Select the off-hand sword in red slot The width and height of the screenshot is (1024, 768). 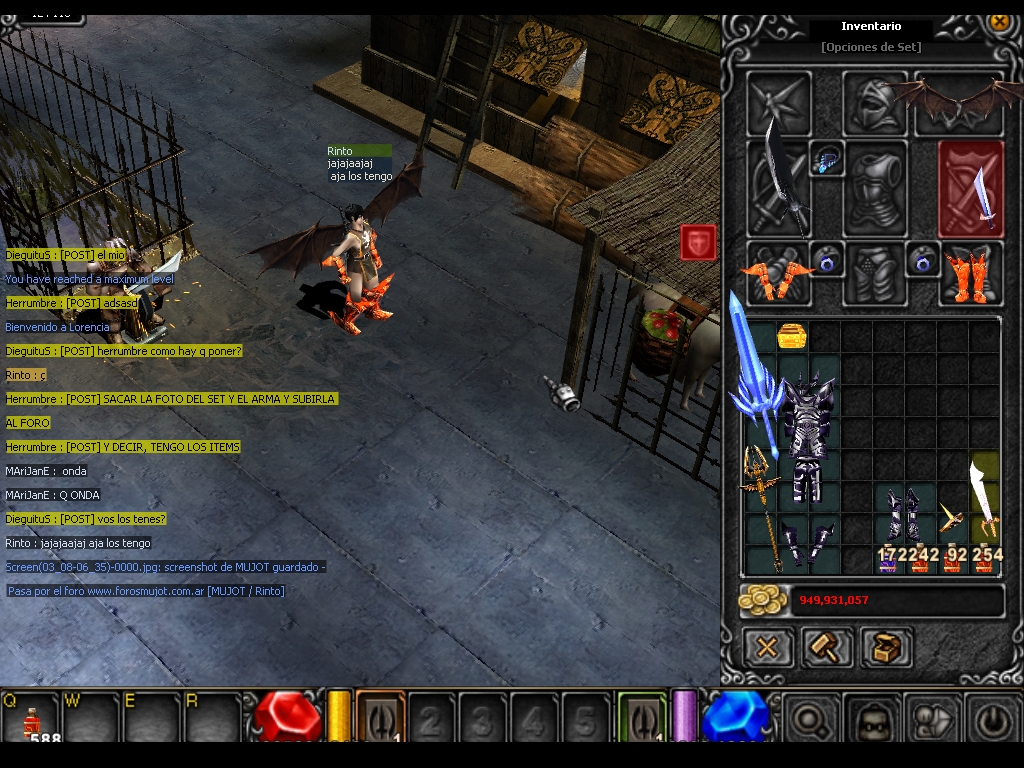pyautogui.click(x=970, y=189)
